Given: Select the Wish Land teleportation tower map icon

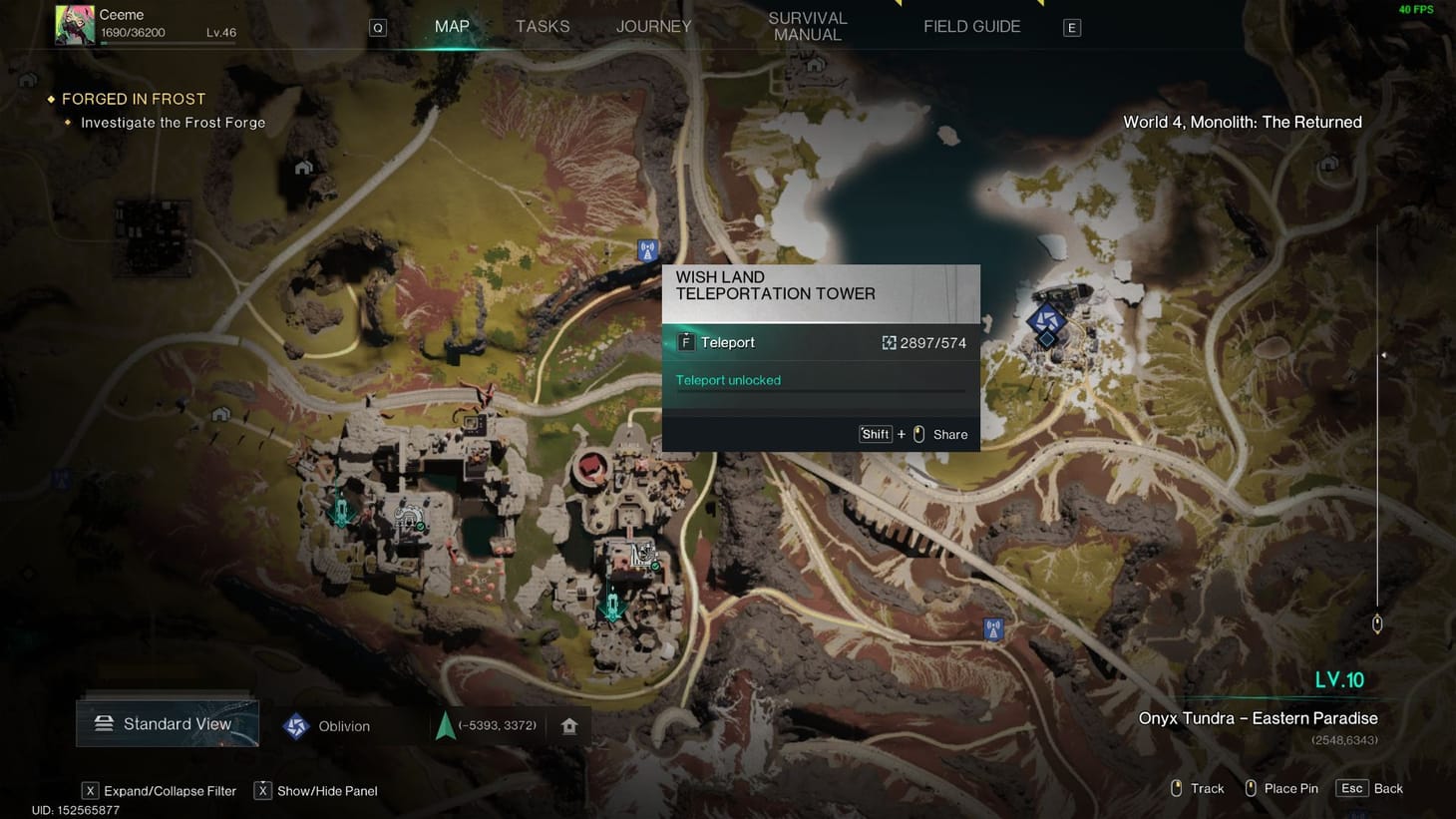Looking at the screenshot, I should coord(647,250).
